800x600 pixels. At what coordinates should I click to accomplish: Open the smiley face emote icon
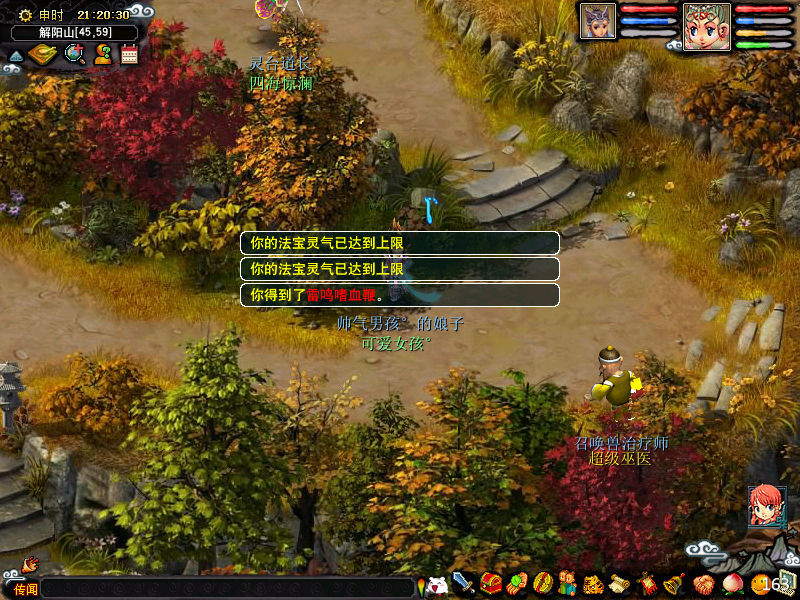point(760,583)
